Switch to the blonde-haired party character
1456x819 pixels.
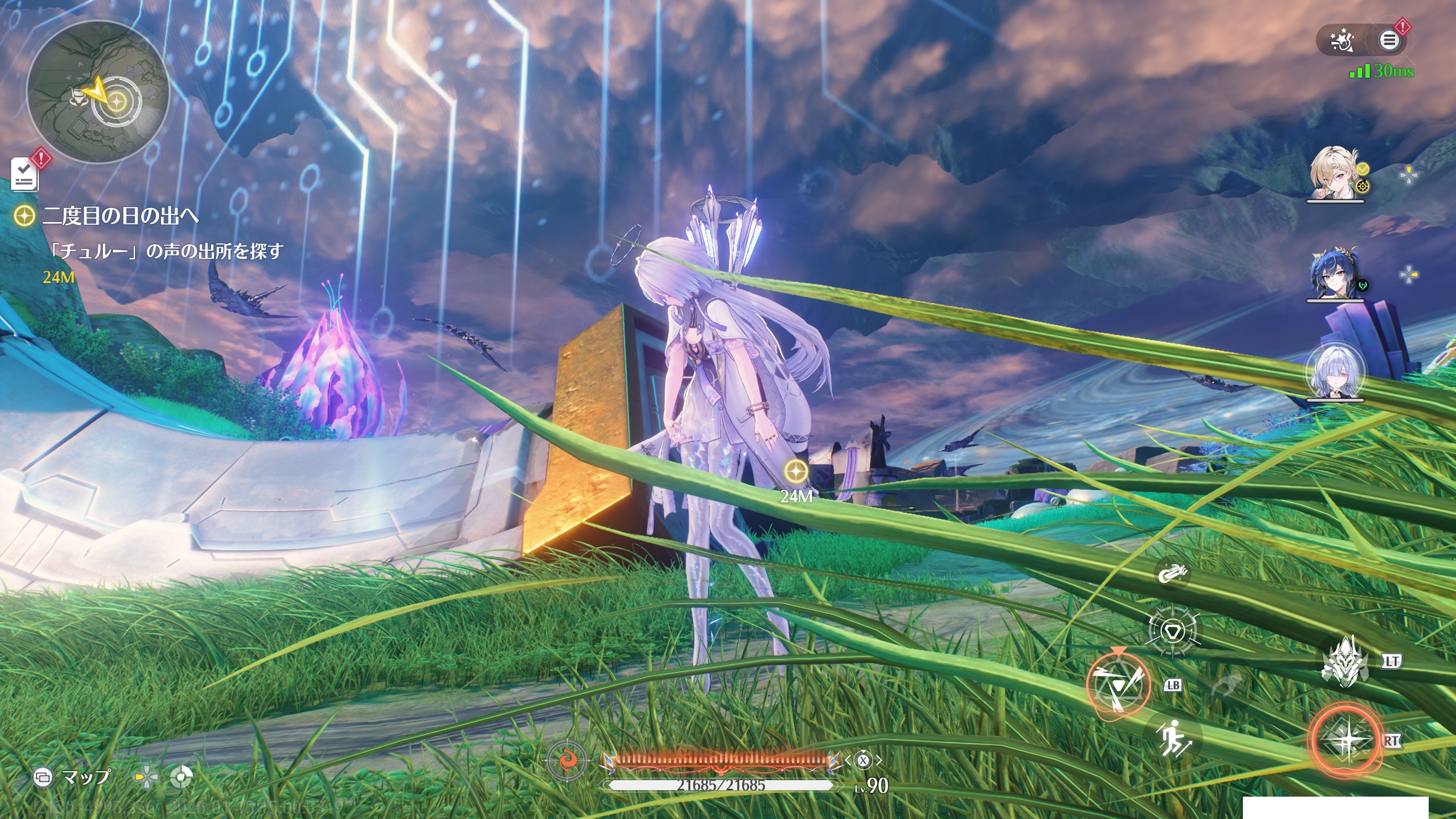(1335, 174)
